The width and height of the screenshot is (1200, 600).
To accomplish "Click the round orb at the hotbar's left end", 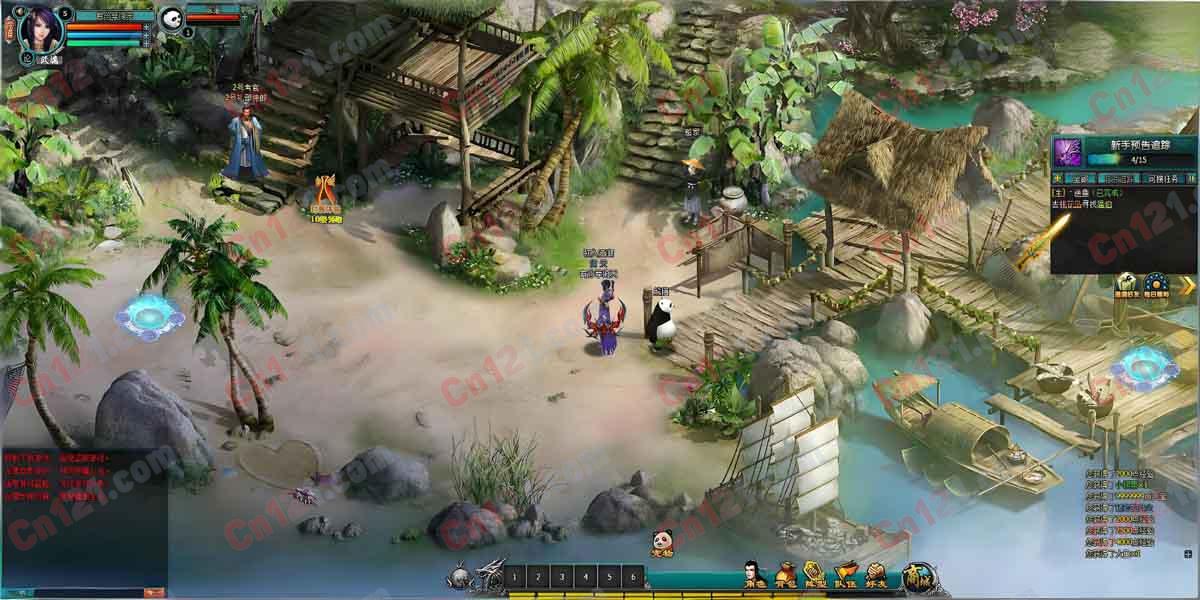I will coord(458,577).
